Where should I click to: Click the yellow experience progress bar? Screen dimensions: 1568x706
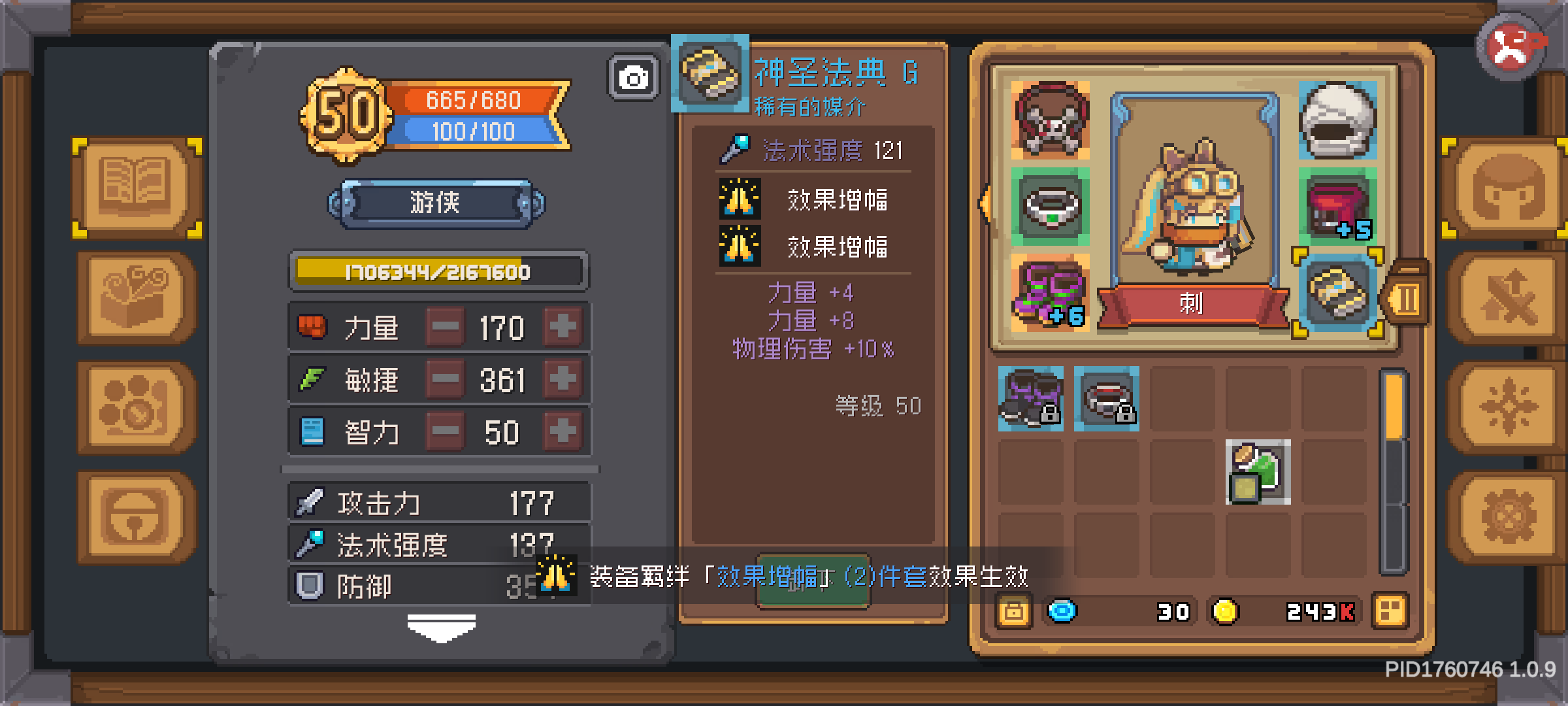click(x=439, y=271)
